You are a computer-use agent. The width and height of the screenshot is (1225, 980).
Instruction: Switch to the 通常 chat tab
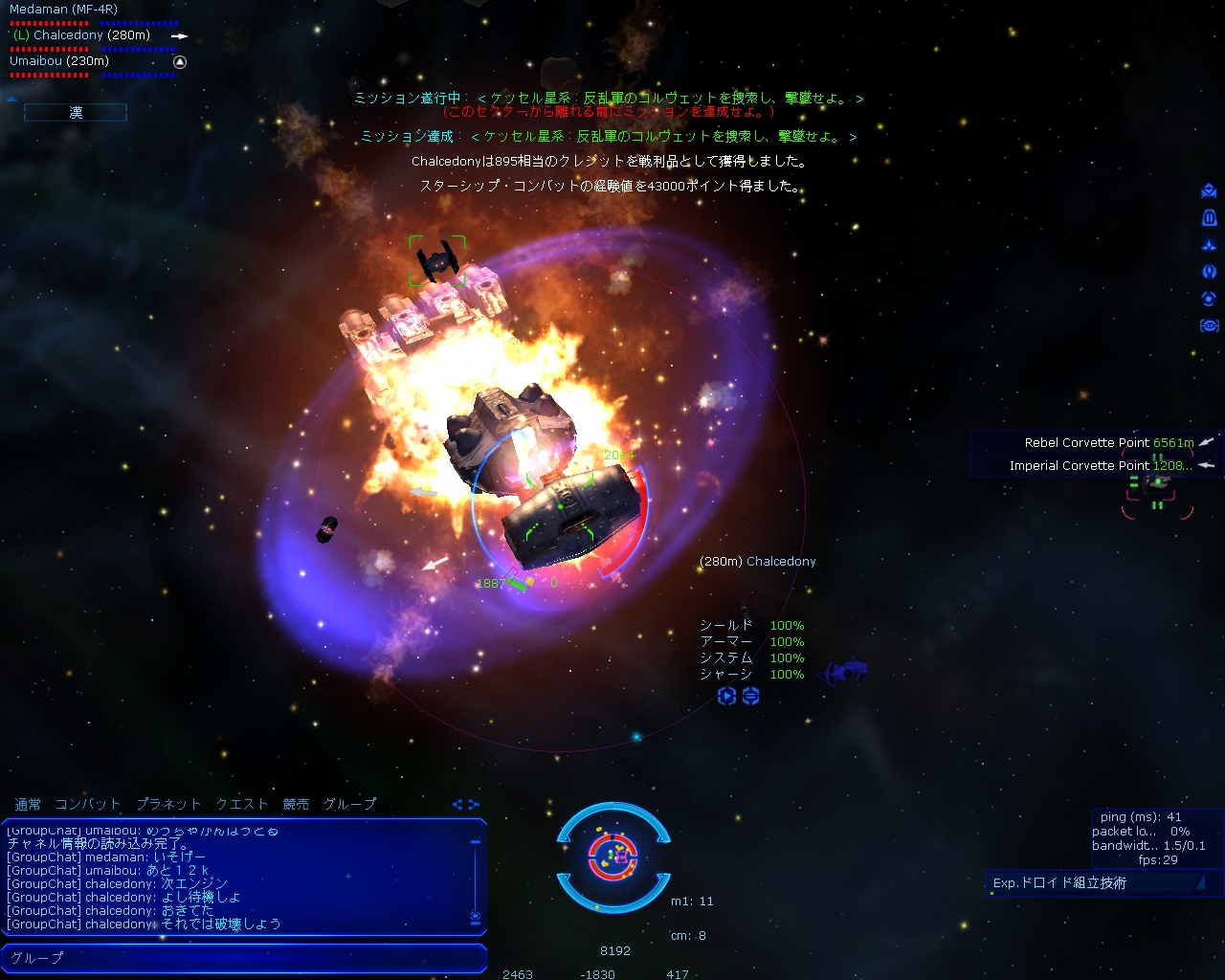click(x=28, y=804)
